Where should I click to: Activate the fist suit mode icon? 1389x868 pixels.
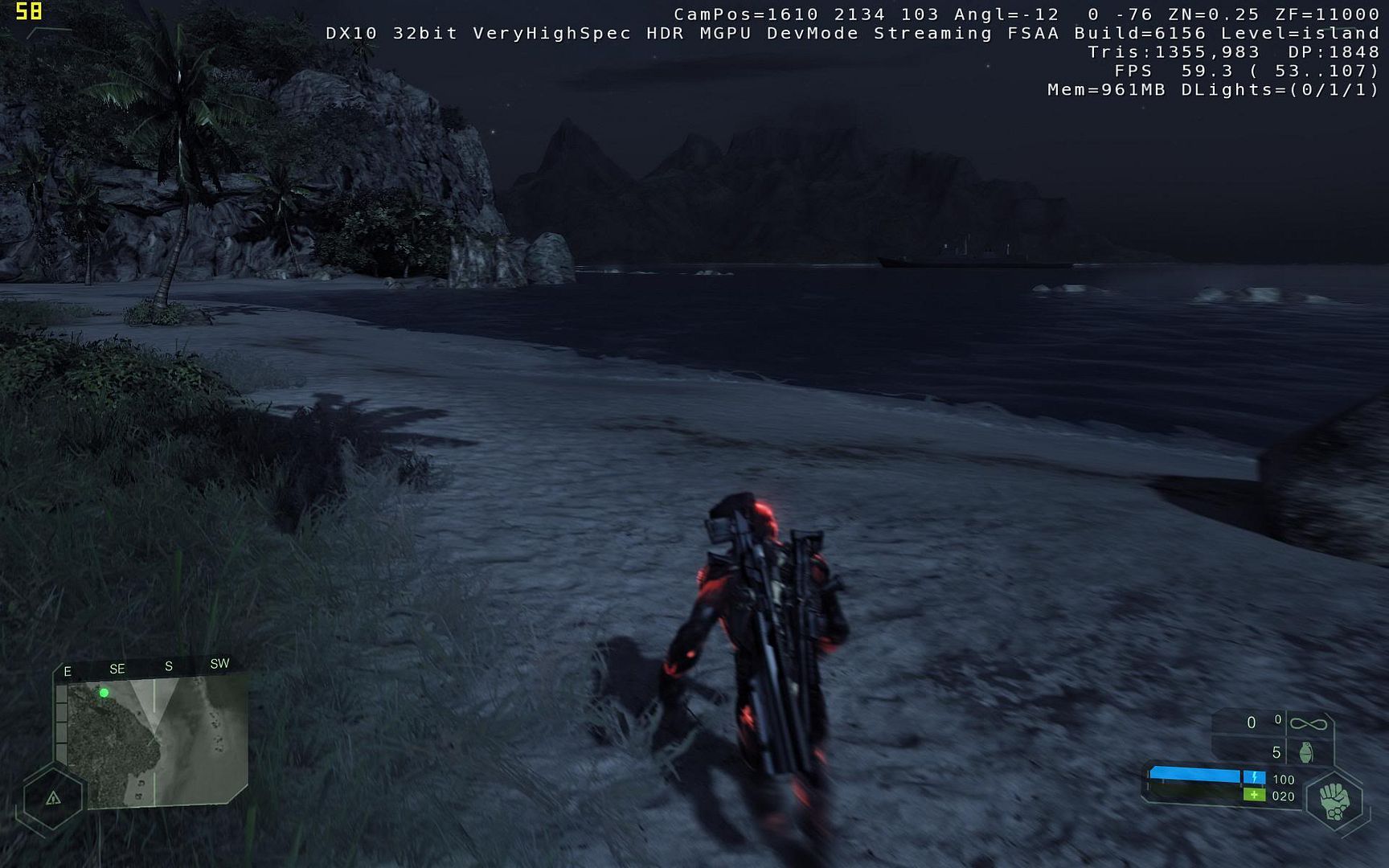coord(1334,801)
